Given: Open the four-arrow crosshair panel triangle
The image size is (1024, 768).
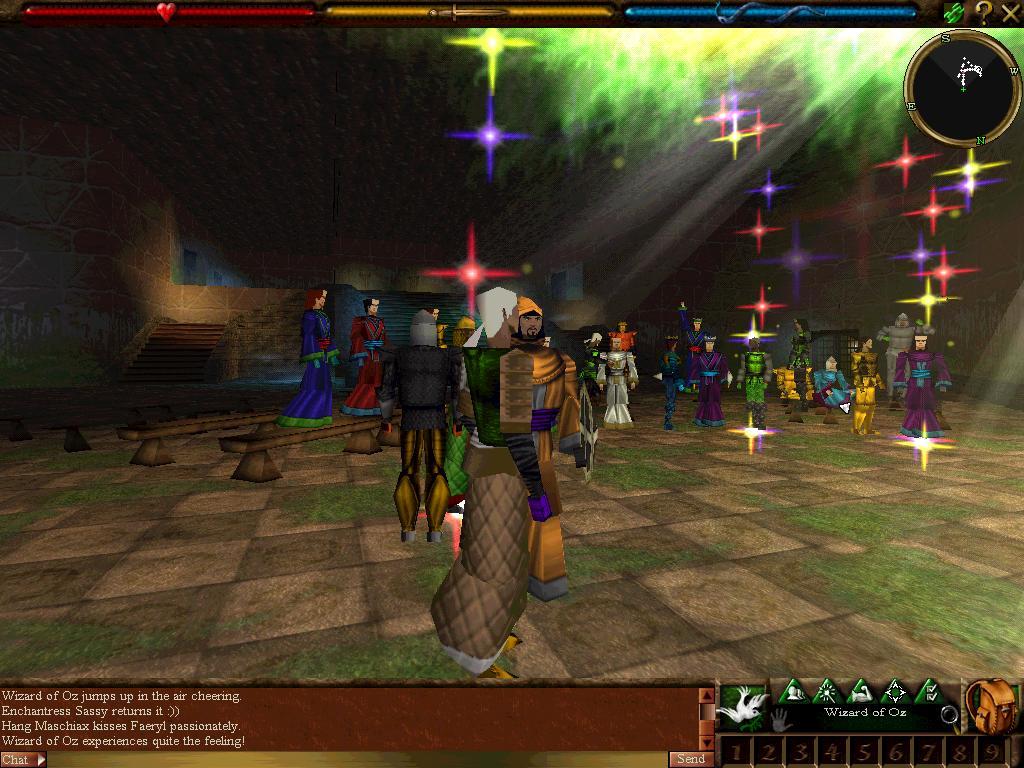Looking at the screenshot, I should [x=895, y=691].
